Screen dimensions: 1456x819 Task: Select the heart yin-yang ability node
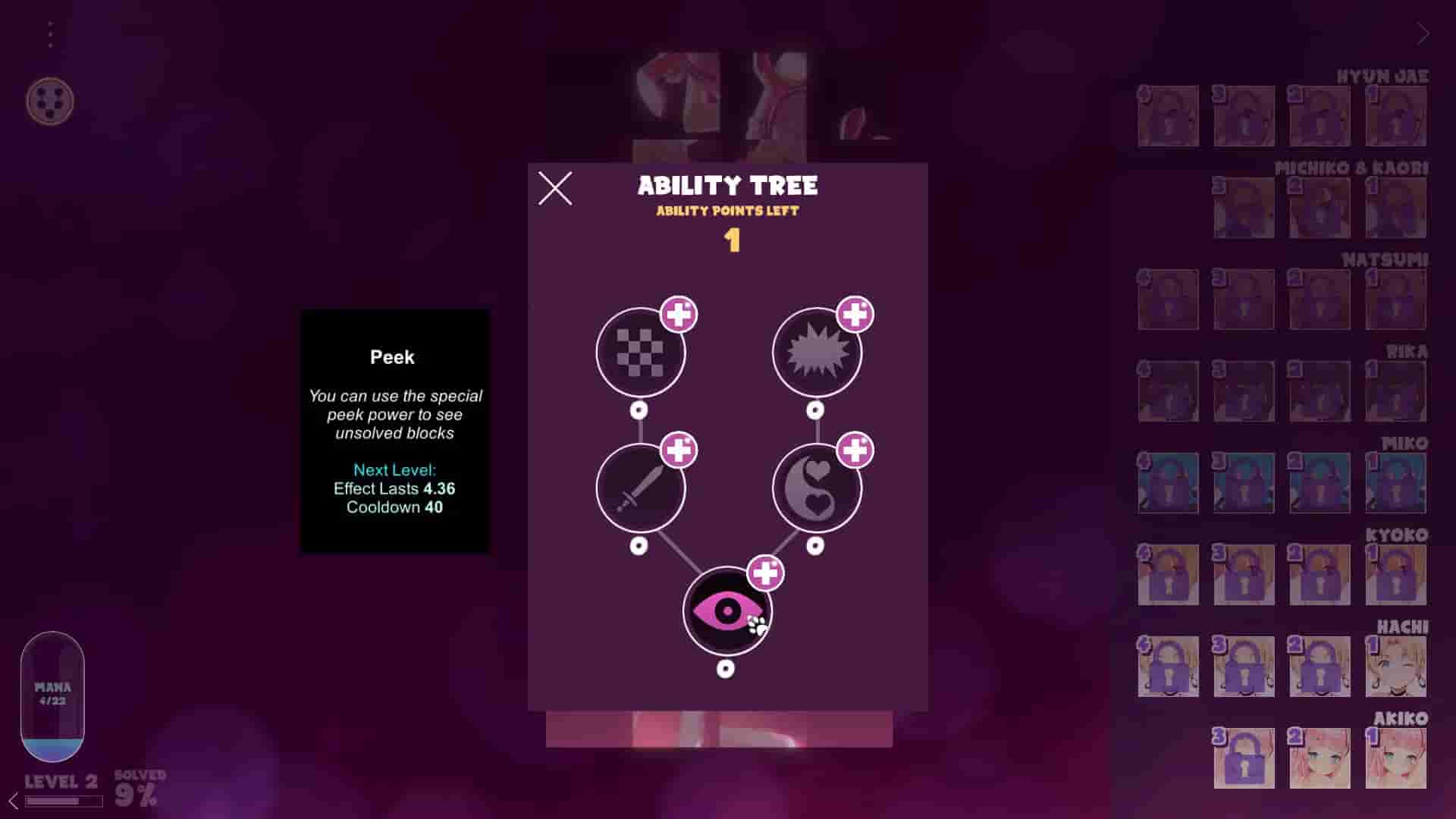click(817, 489)
